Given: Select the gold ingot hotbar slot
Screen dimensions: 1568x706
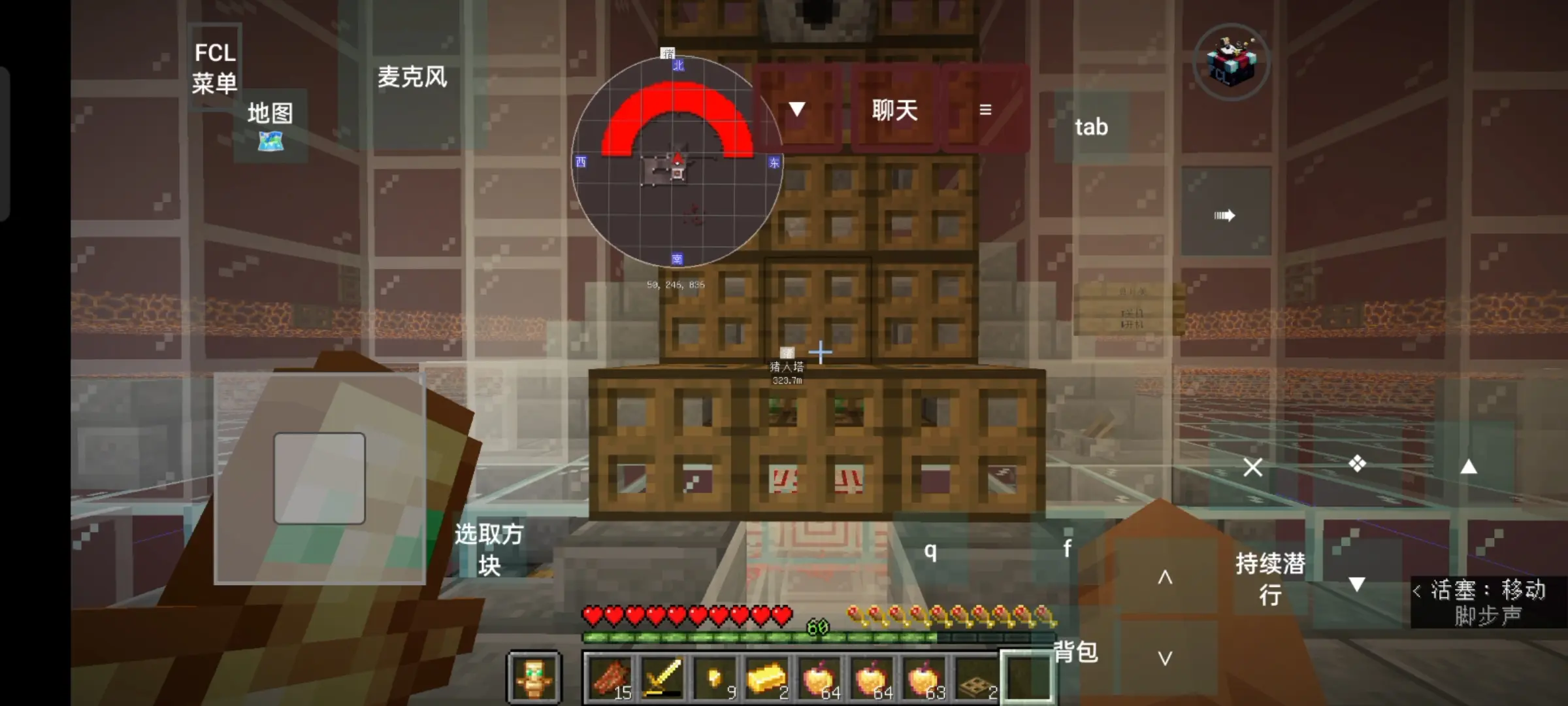Looking at the screenshot, I should coord(766,677).
